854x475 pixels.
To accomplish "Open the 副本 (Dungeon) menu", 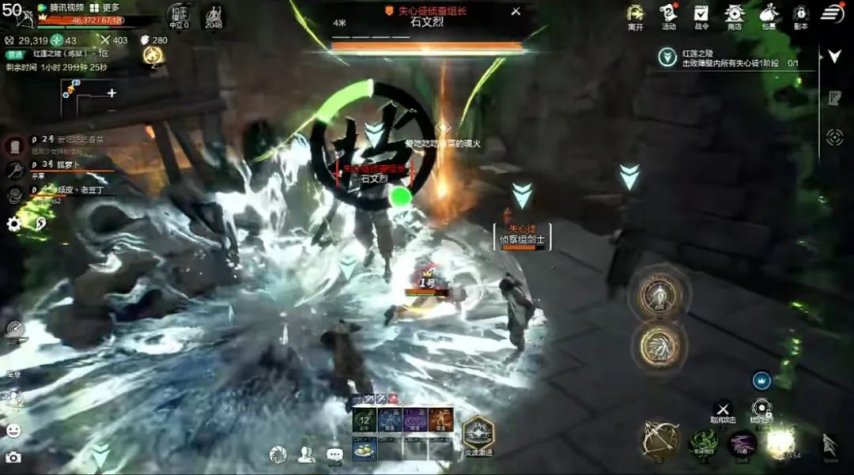I will click(800, 15).
